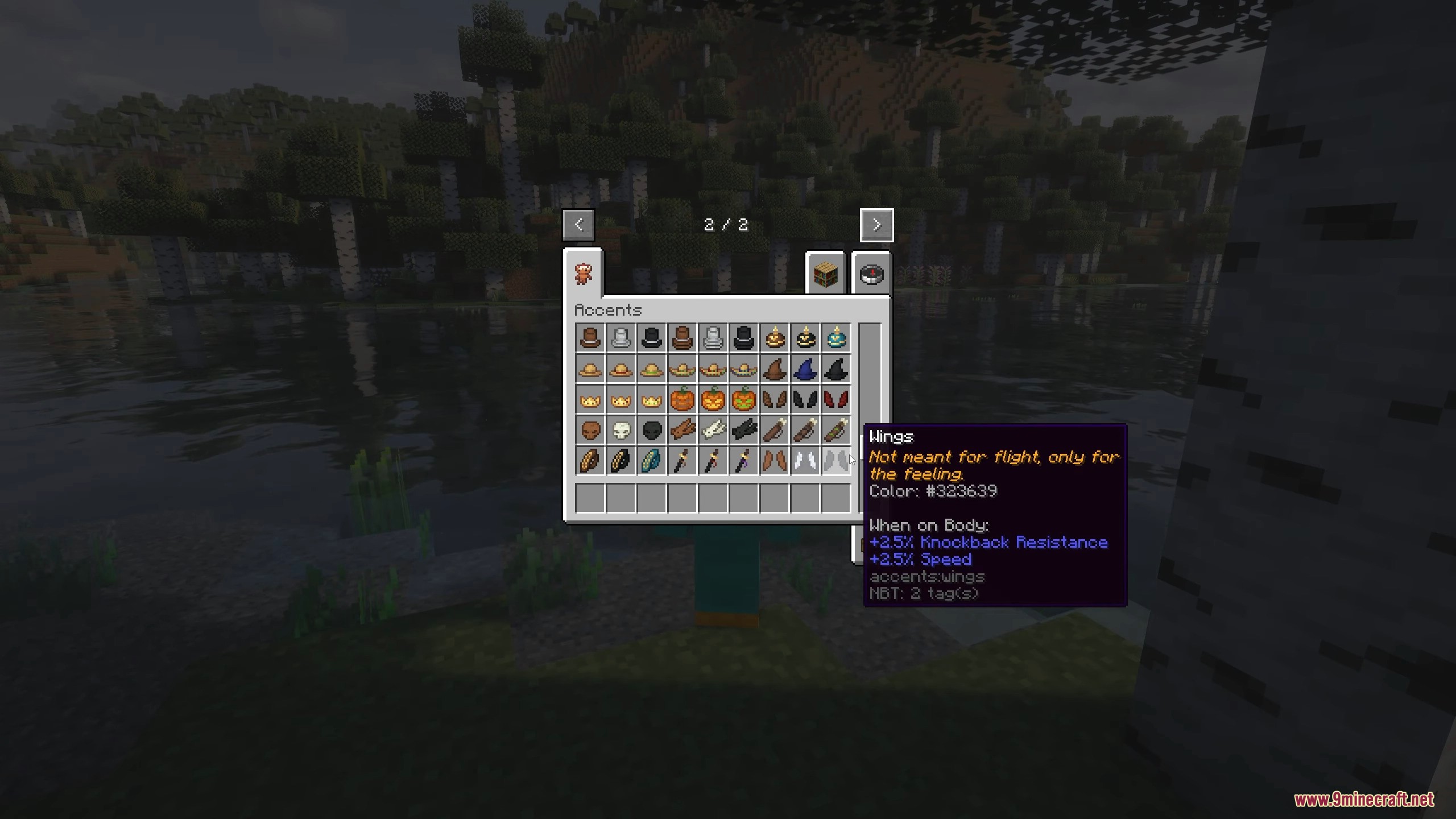
Task: Pick the dagger with purple wrap
Action: click(x=743, y=461)
